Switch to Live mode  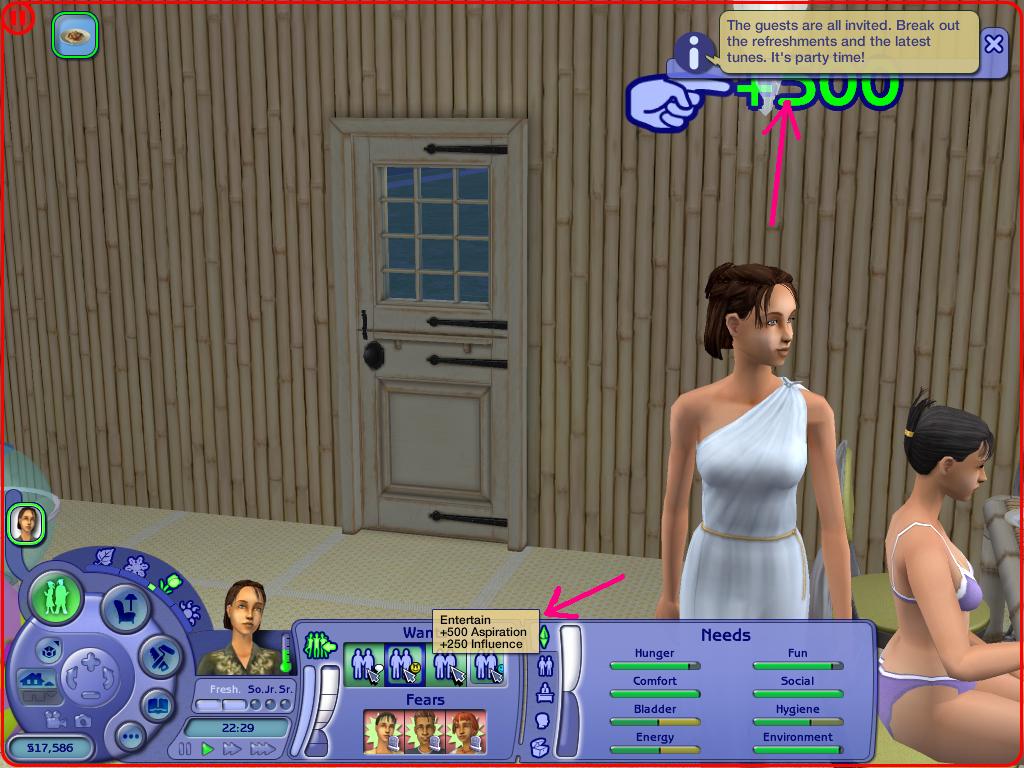[x=56, y=598]
